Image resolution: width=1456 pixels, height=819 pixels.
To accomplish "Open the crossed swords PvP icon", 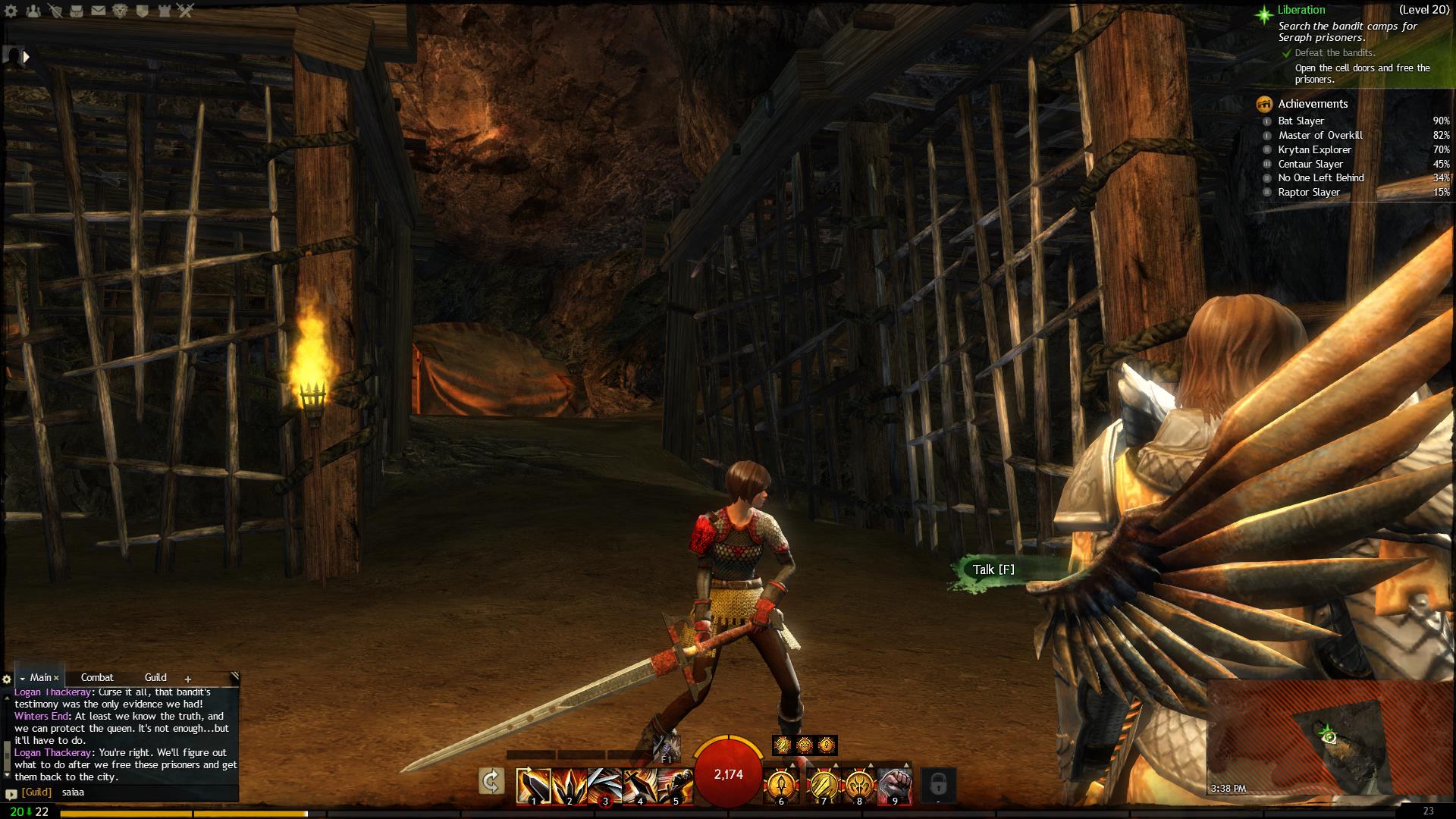I will (186, 11).
